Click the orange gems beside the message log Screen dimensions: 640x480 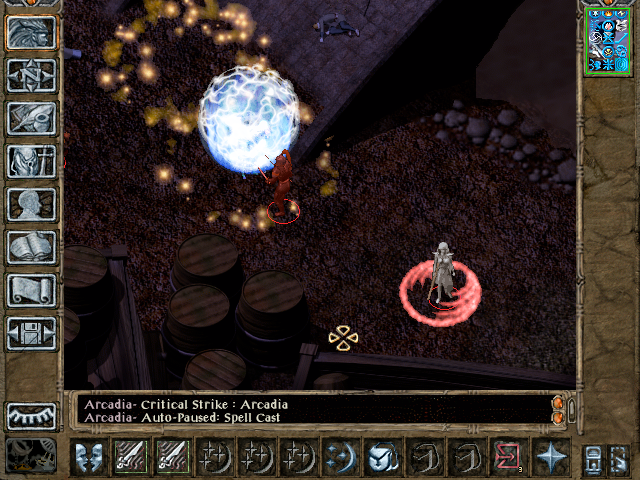[x=558, y=410]
